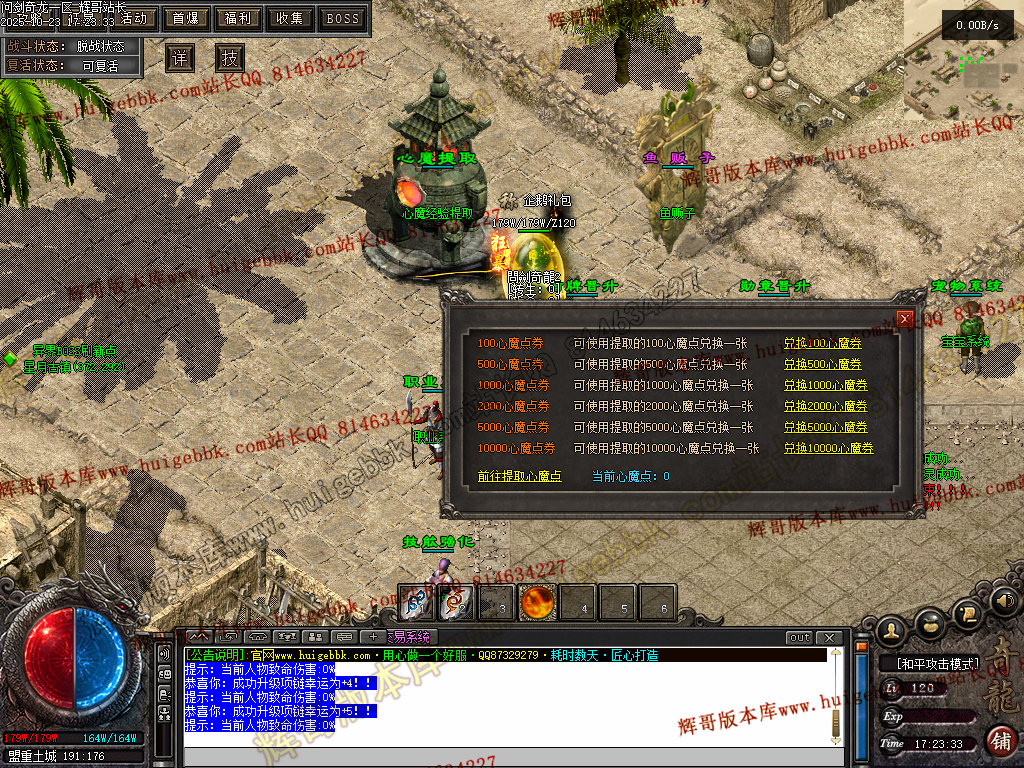Open the 福利 welfare menu

click(x=238, y=18)
